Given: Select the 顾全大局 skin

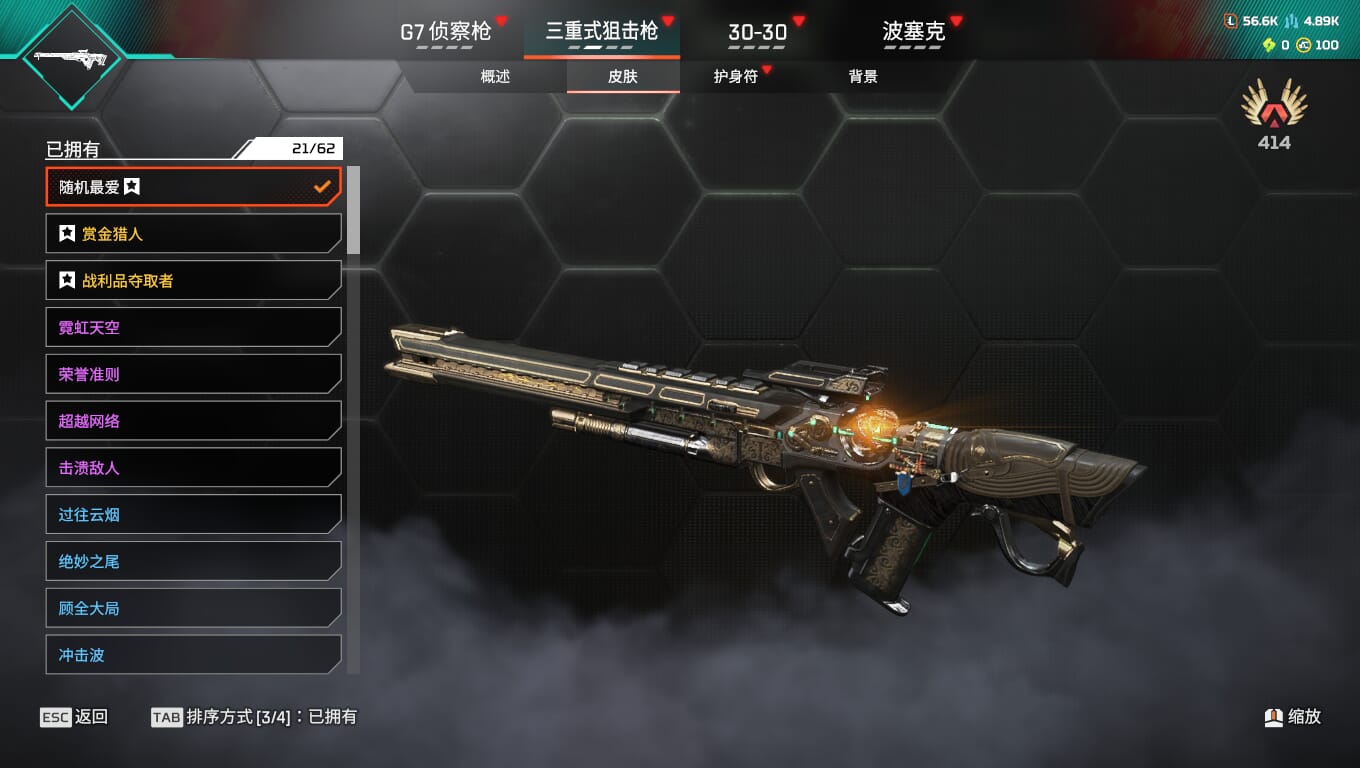Looking at the screenshot, I should point(193,608).
